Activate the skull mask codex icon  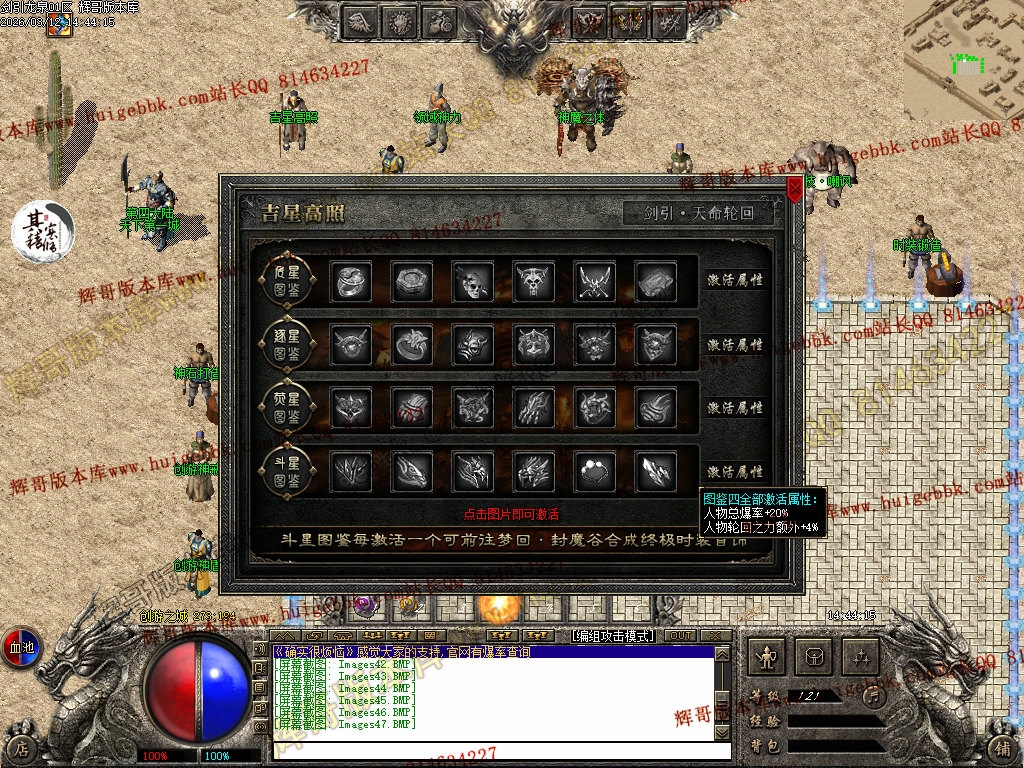[x=472, y=282]
